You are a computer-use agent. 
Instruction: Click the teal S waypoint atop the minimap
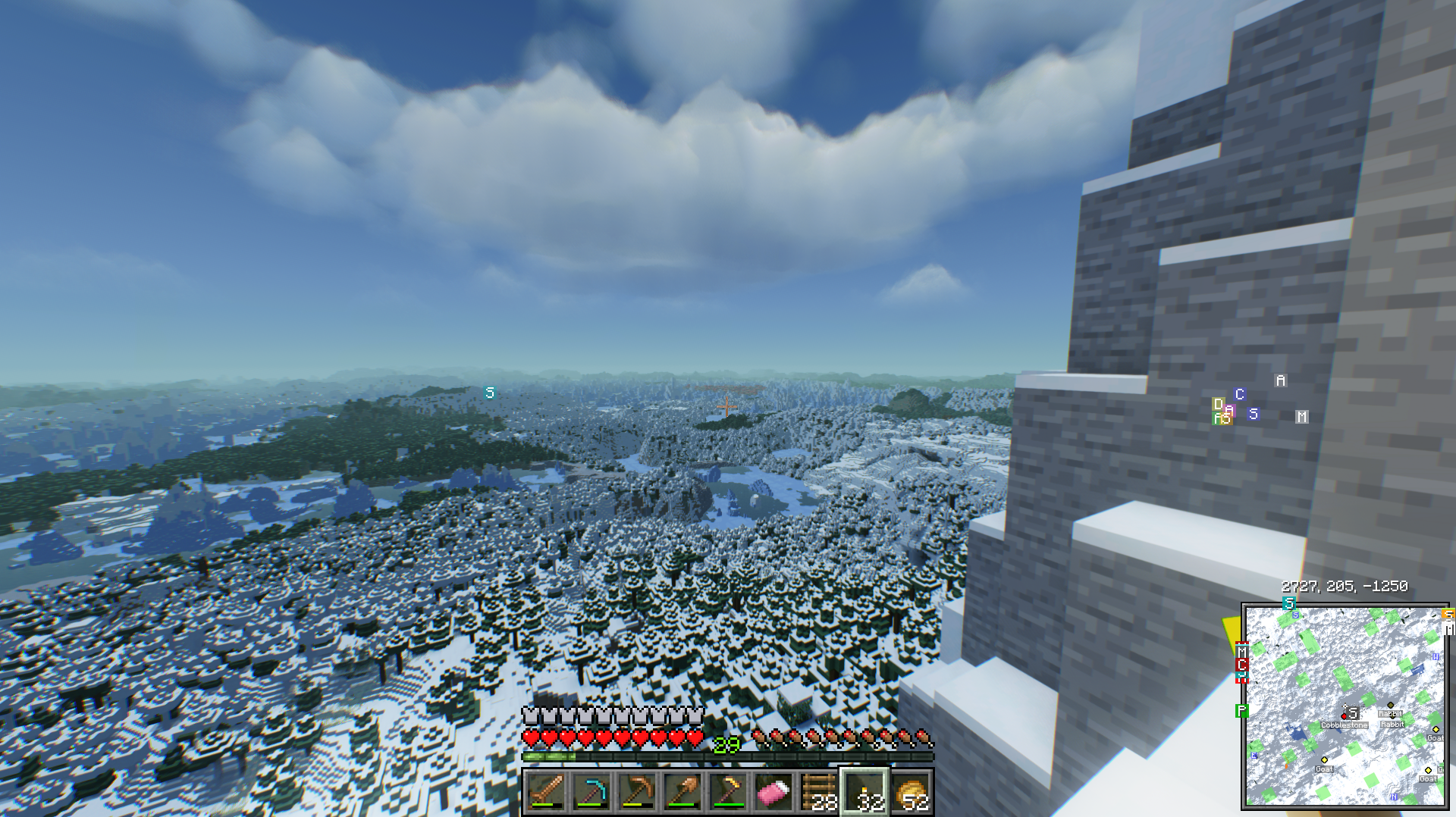click(1288, 603)
